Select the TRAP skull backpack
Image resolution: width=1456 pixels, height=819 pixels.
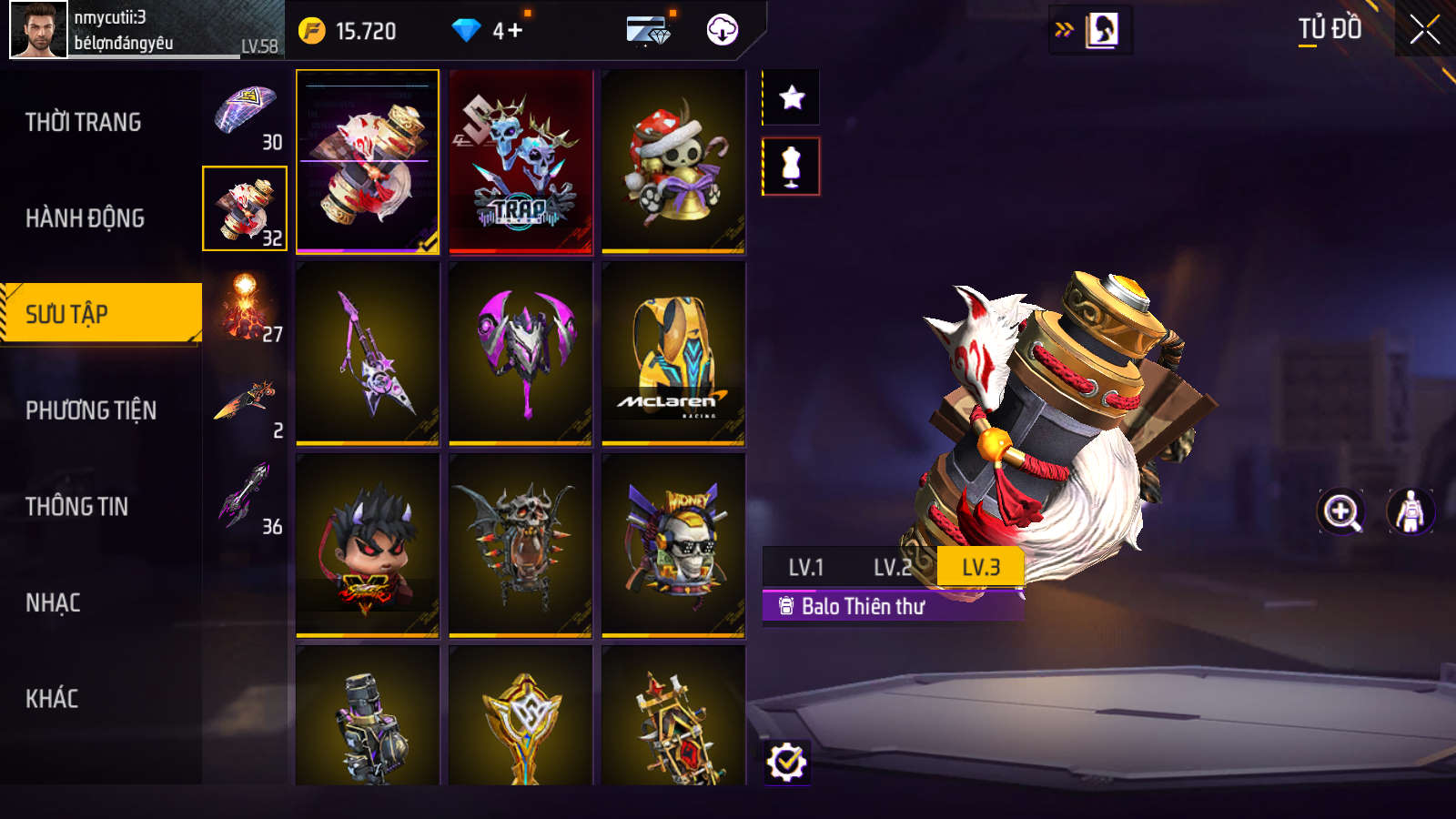point(521,161)
